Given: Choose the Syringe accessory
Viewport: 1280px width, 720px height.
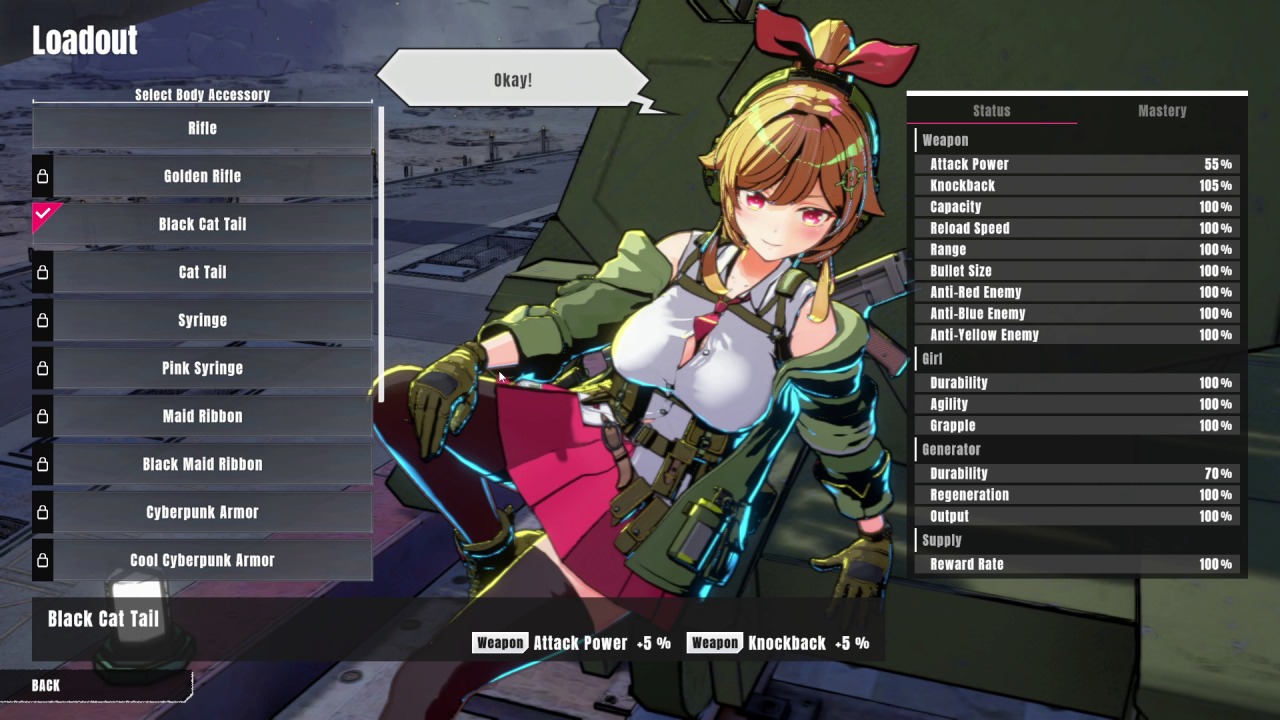Looking at the screenshot, I should [x=202, y=320].
